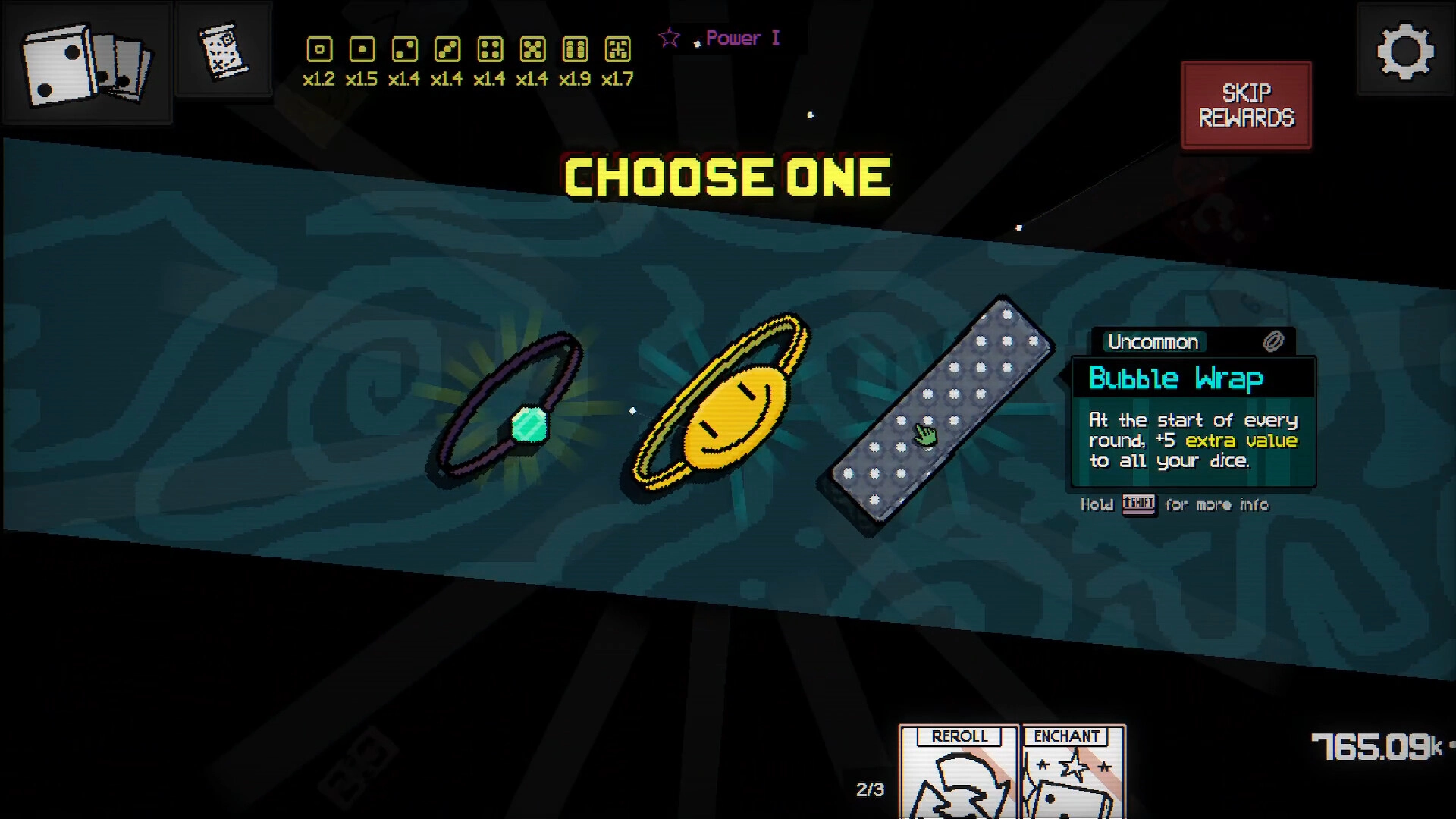Open the scroll map icon
Screen dimensions: 1456x819
(224, 51)
